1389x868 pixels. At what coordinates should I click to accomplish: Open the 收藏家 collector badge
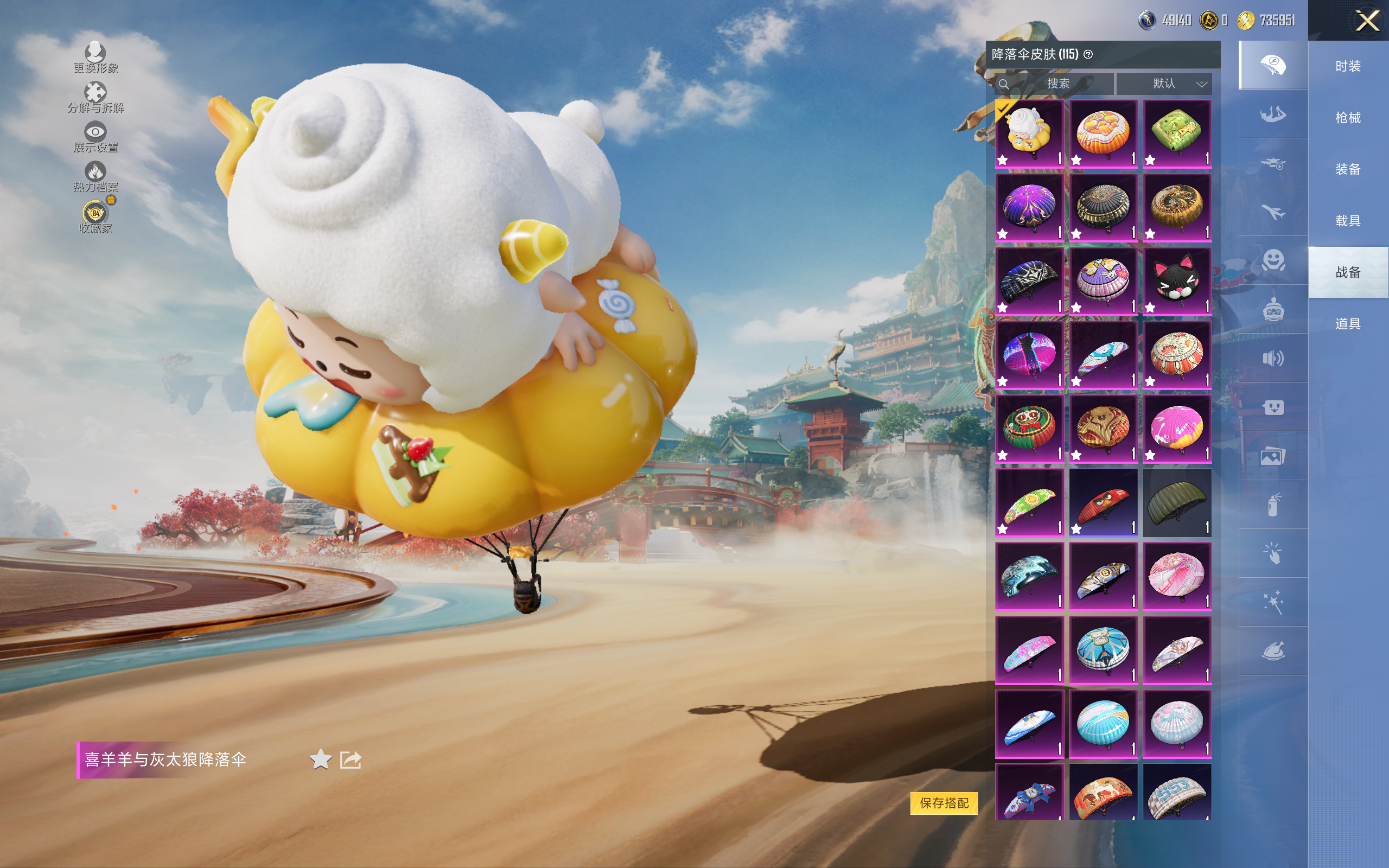coord(95,216)
